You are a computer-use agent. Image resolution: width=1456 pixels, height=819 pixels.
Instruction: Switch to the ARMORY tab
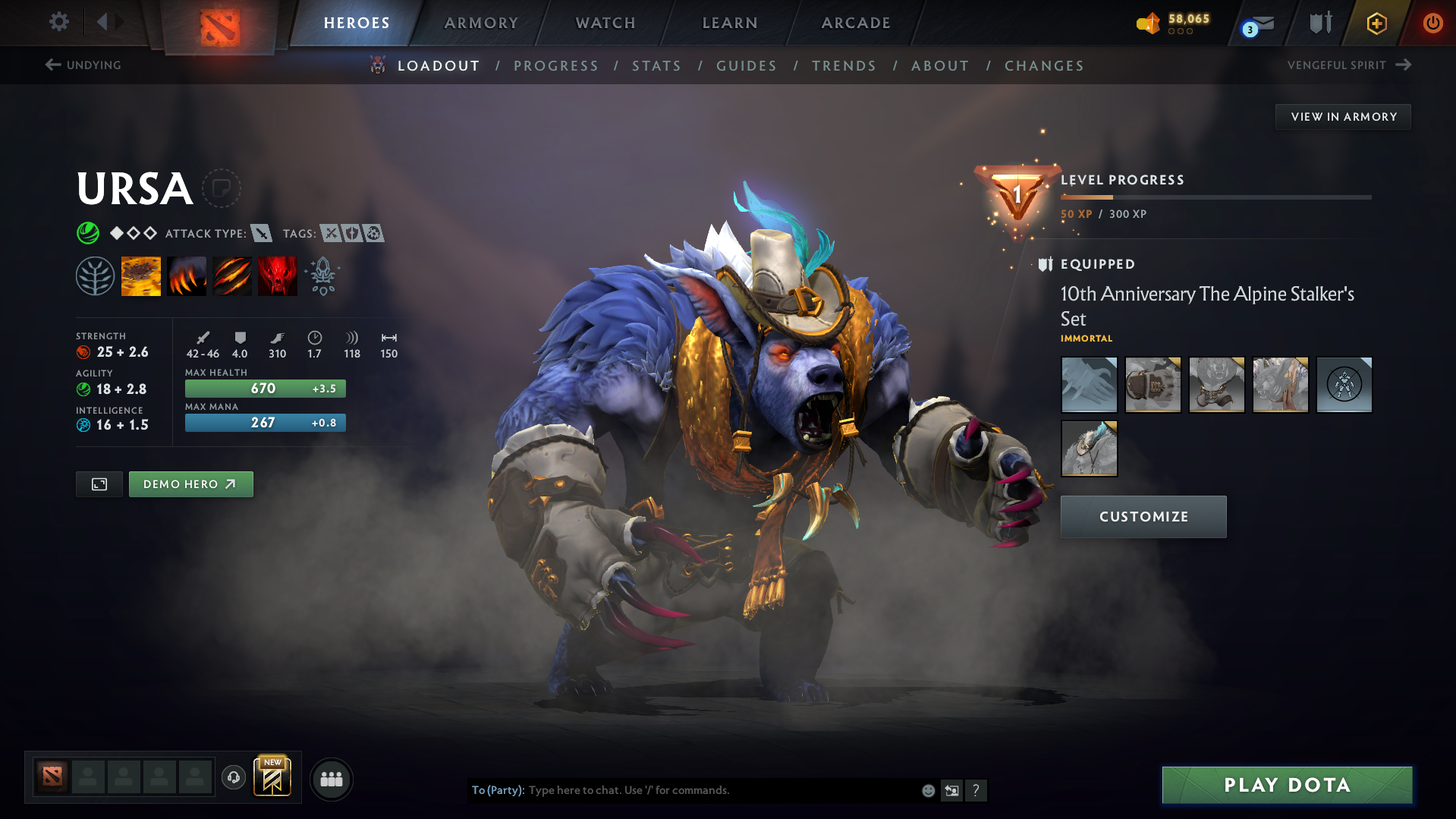[482, 23]
